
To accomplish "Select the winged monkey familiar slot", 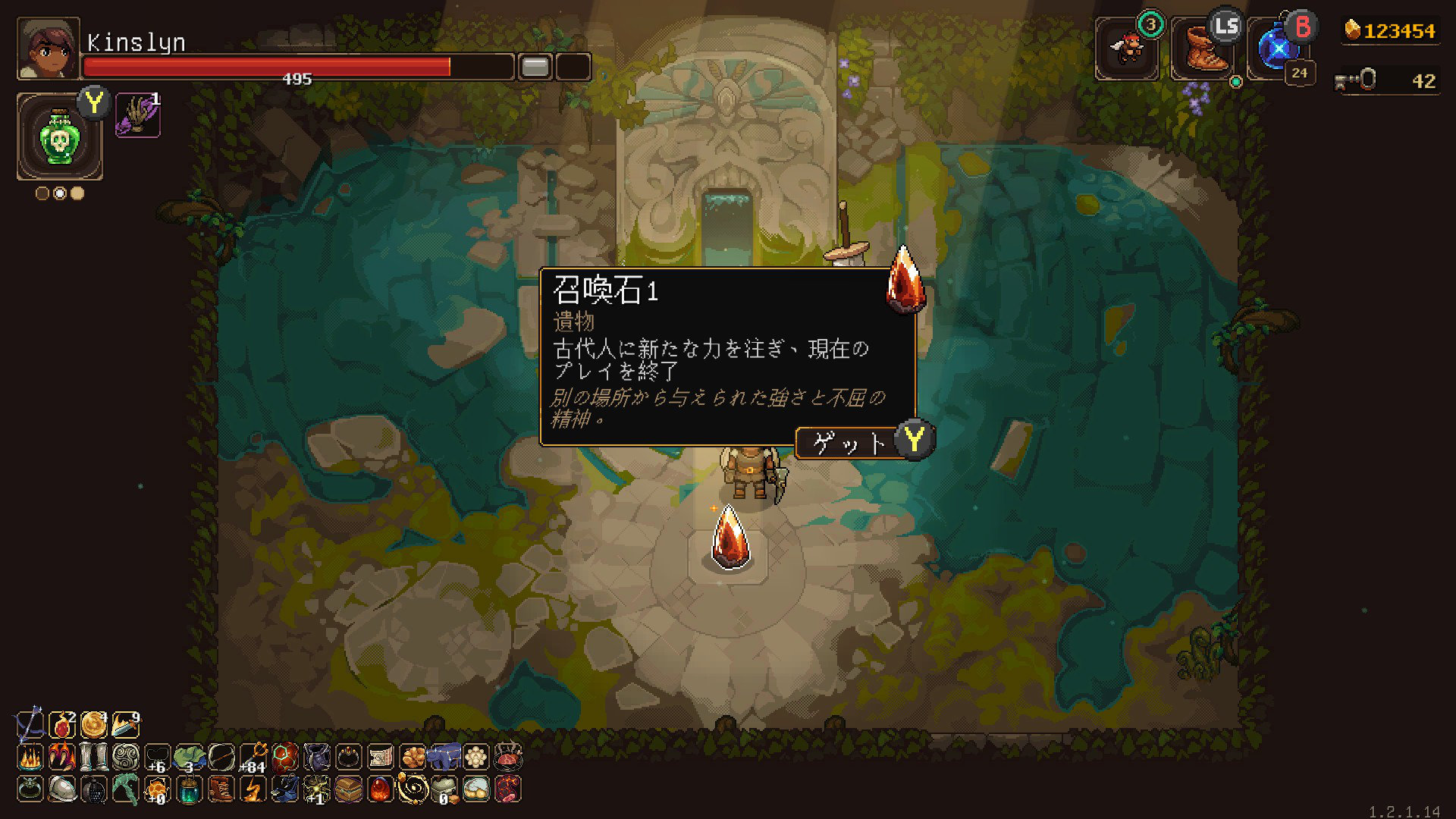I will tap(1127, 50).
